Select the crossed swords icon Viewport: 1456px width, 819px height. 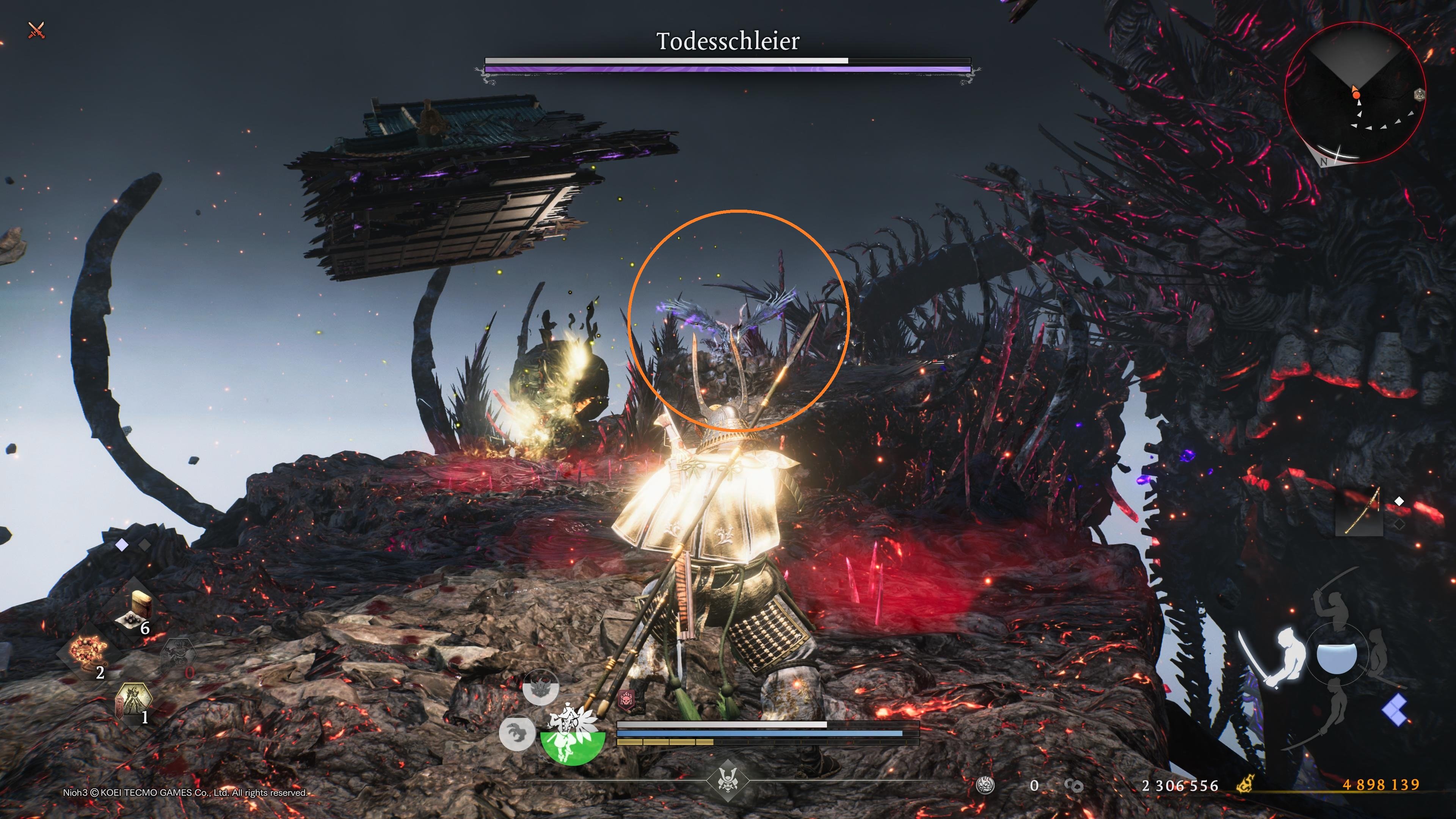tap(36, 30)
